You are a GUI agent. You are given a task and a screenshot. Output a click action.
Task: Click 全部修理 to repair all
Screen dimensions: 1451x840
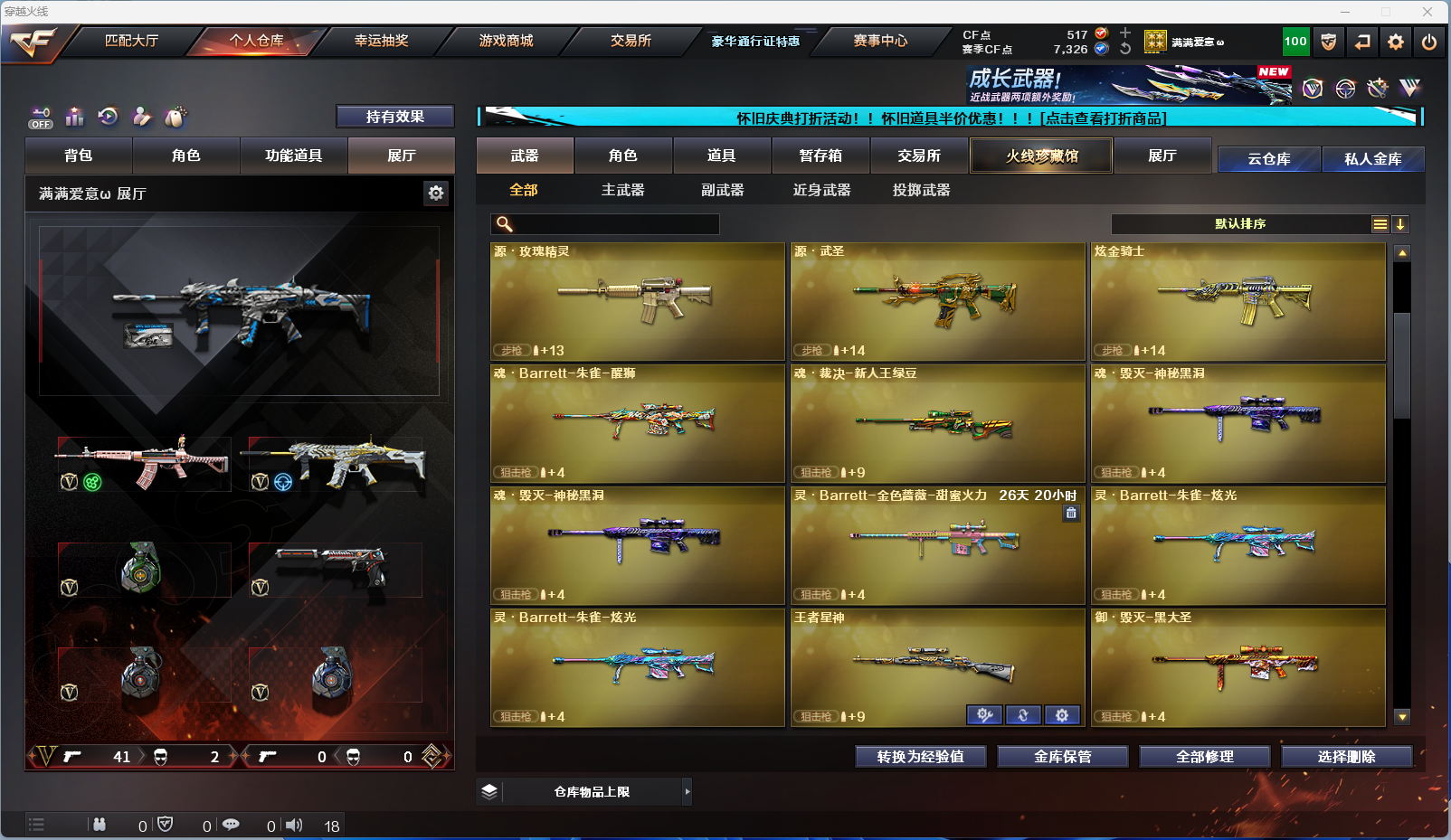1204,757
